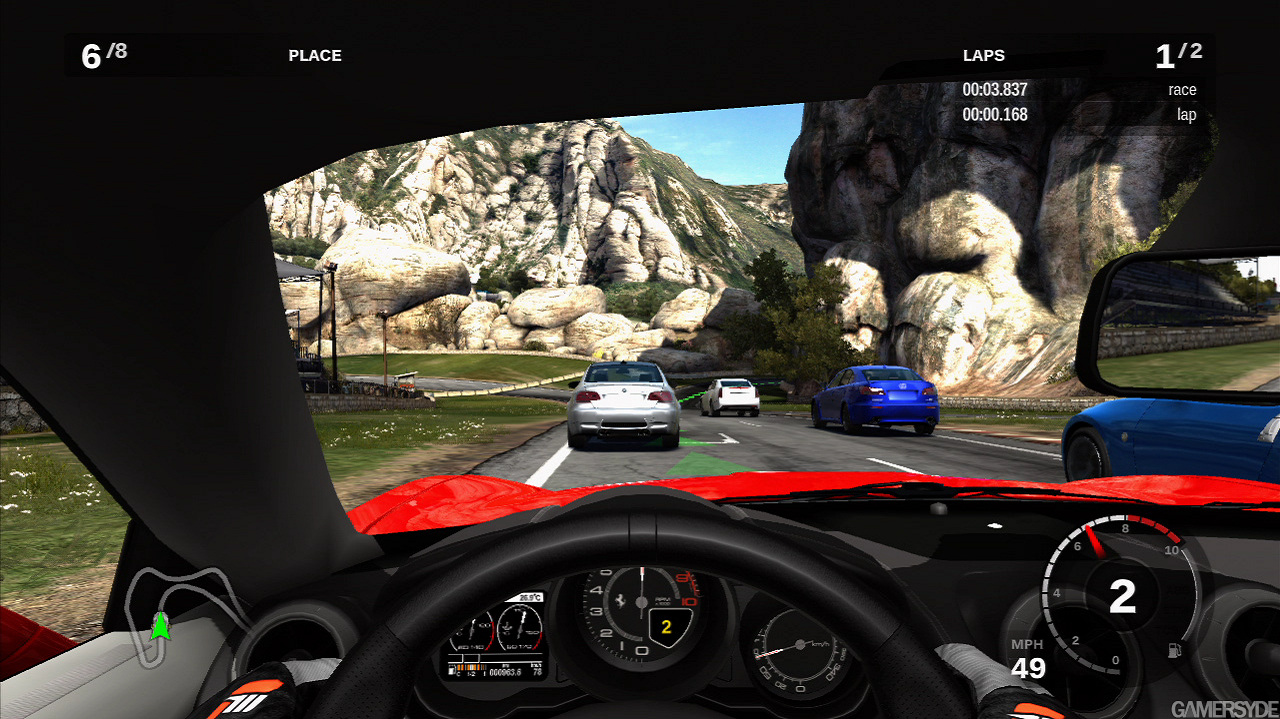Image resolution: width=1280 pixels, height=719 pixels.
Task: Select the green player arrow on the minimap
Action: [x=159, y=626]
